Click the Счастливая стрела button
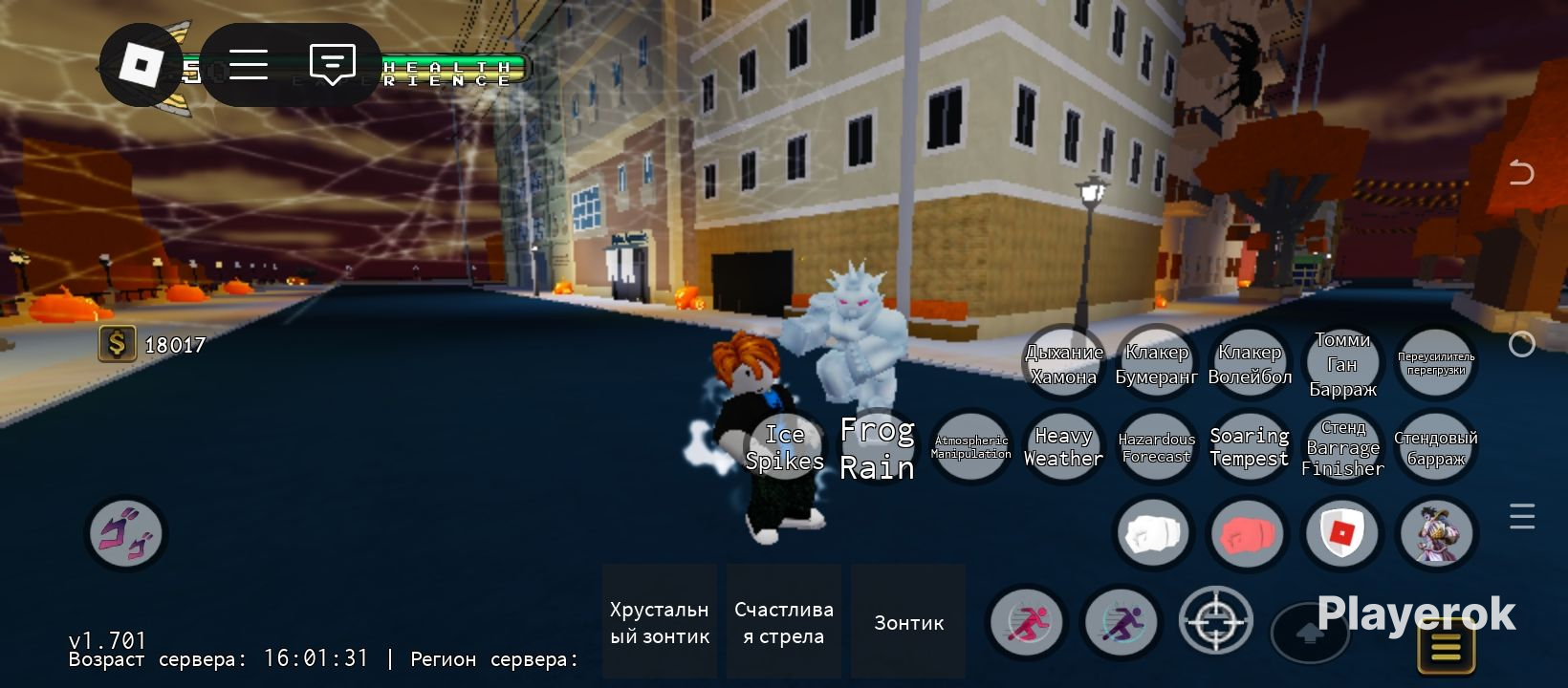 [x=783, y=621]
